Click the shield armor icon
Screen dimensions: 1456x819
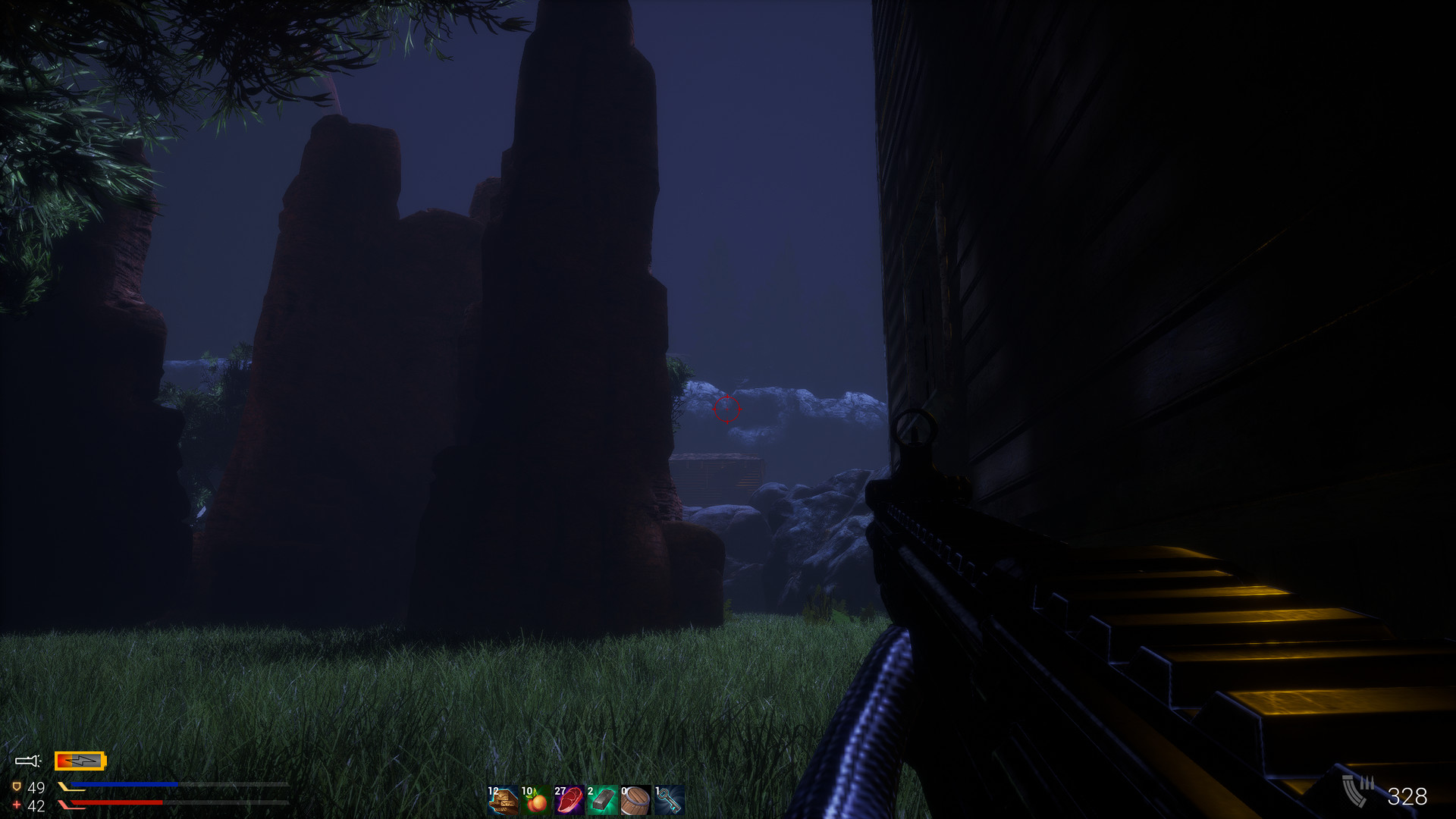tap(17, 786)
